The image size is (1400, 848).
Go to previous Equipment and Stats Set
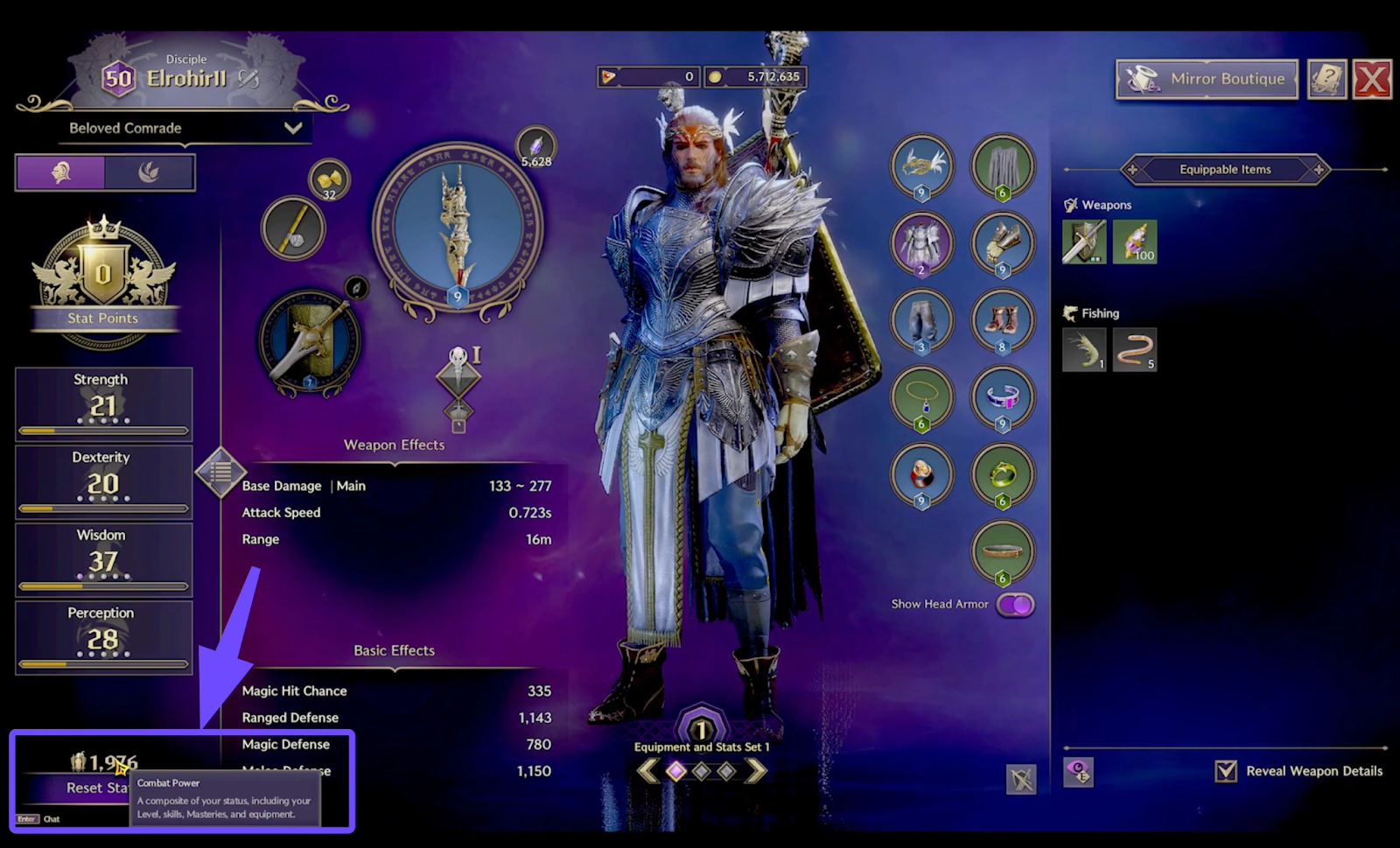(647, 771)
